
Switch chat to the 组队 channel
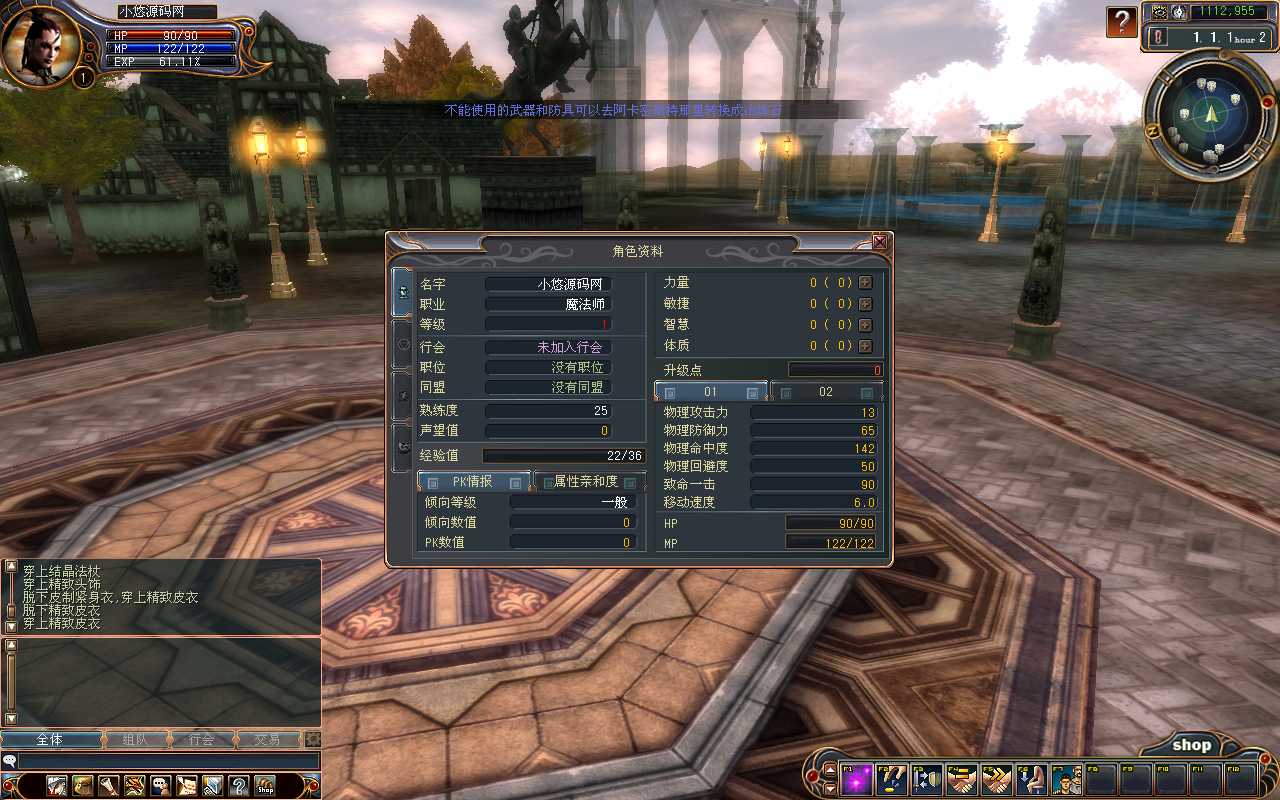coord(134,740)
